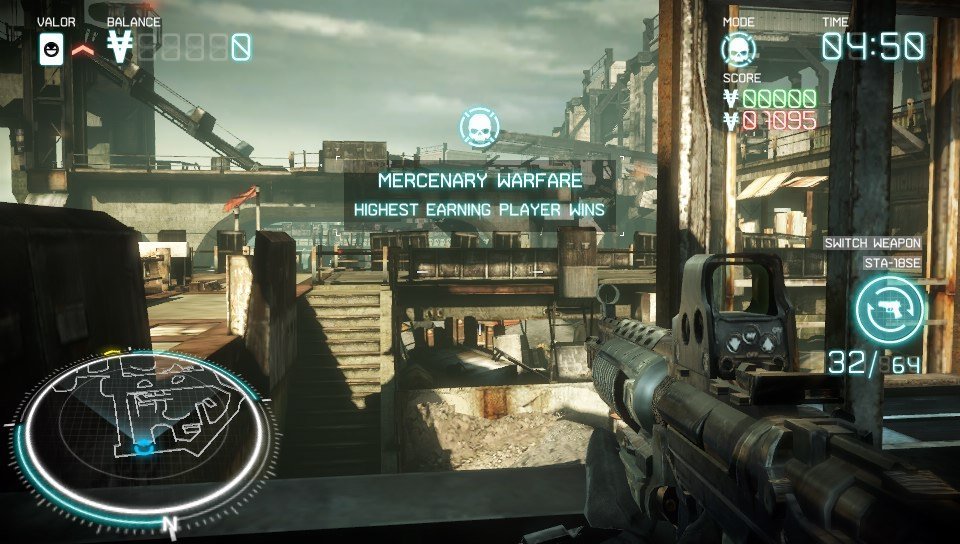This screenshot has height=544, width=960.
Task: Tap the skull emblem above Mercenary Warfare
Action: [479, 128]
